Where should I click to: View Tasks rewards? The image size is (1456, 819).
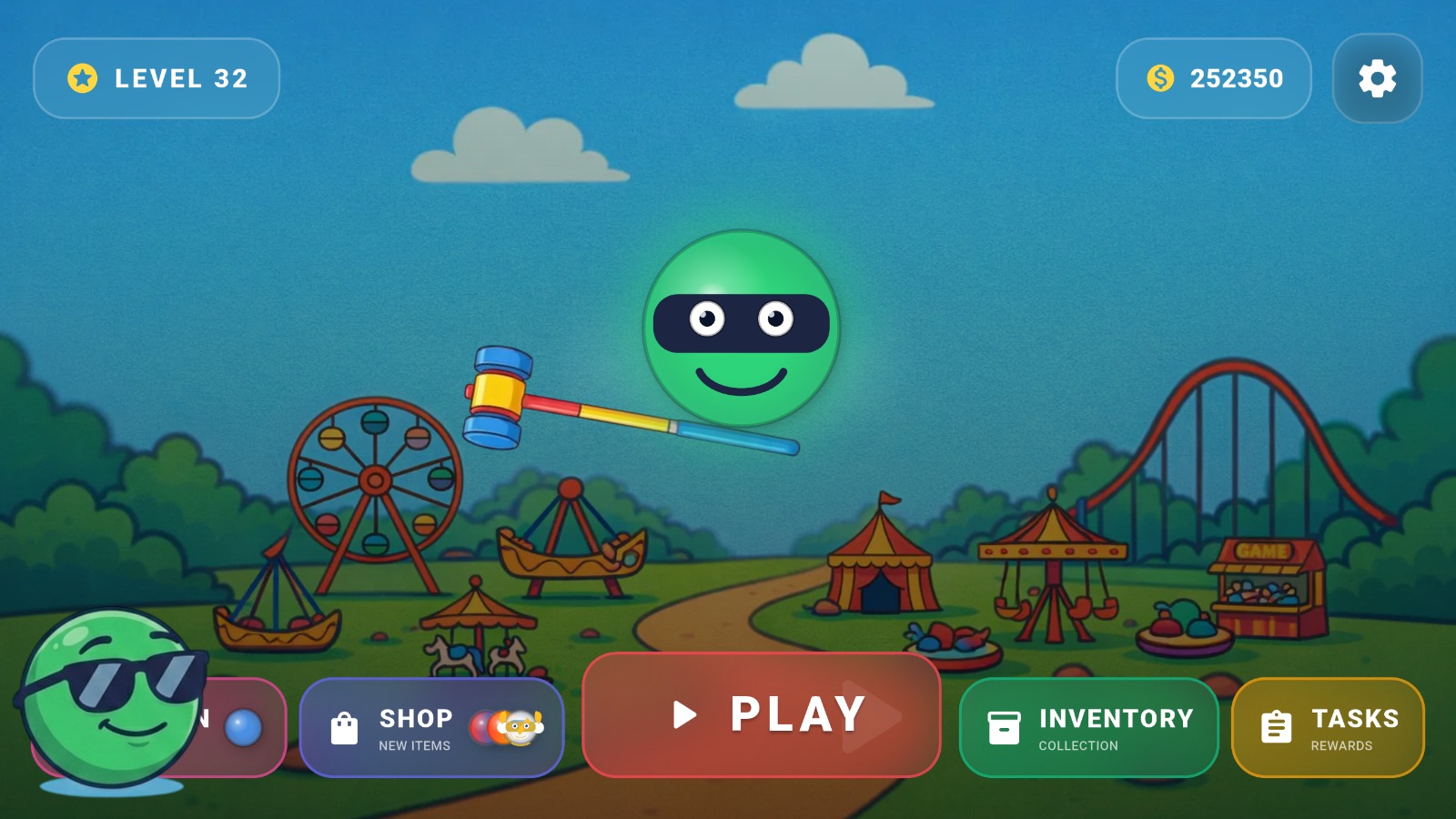click(1329, 728)
